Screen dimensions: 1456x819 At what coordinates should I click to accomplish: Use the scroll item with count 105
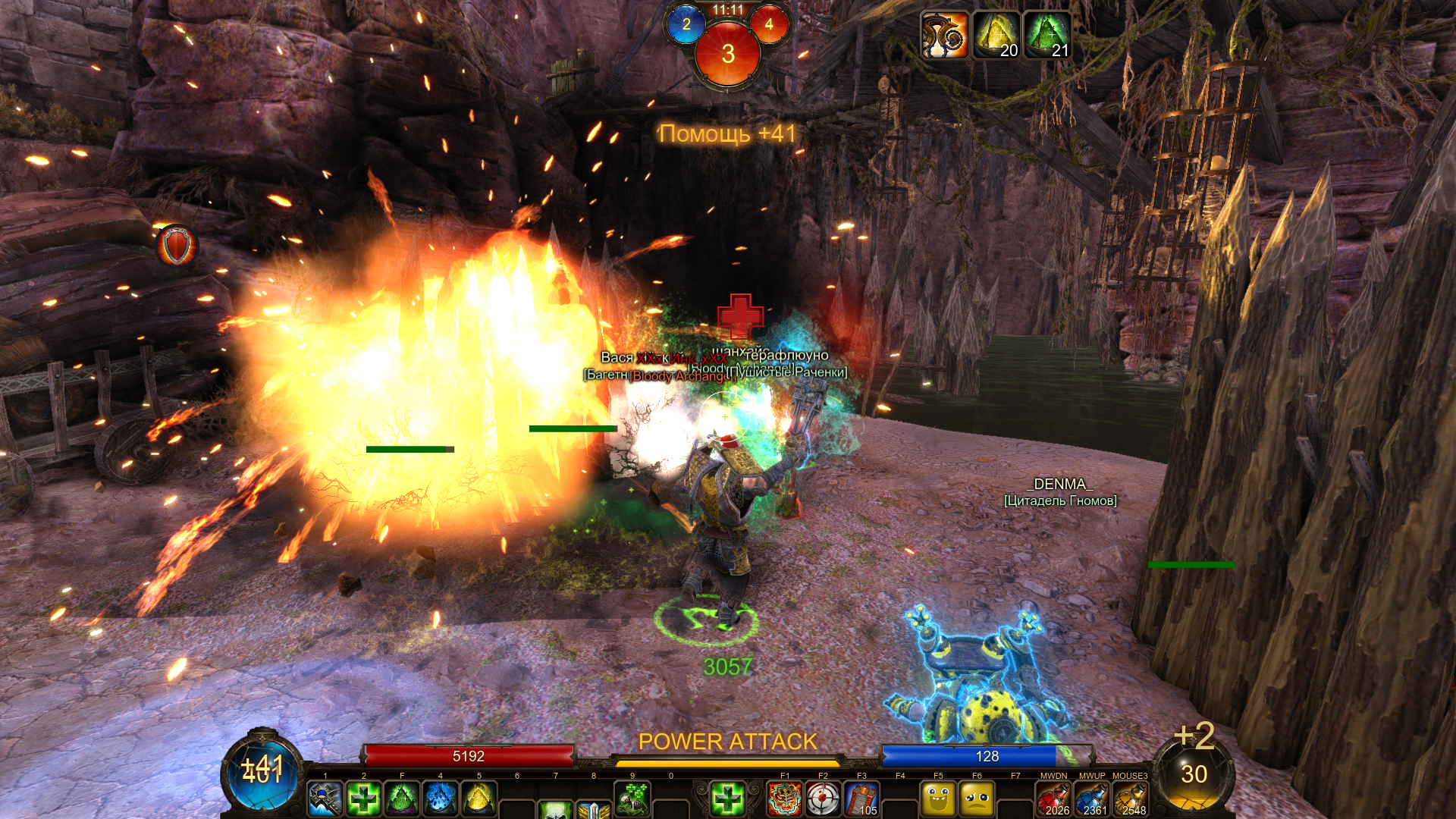tap(861, 799)
